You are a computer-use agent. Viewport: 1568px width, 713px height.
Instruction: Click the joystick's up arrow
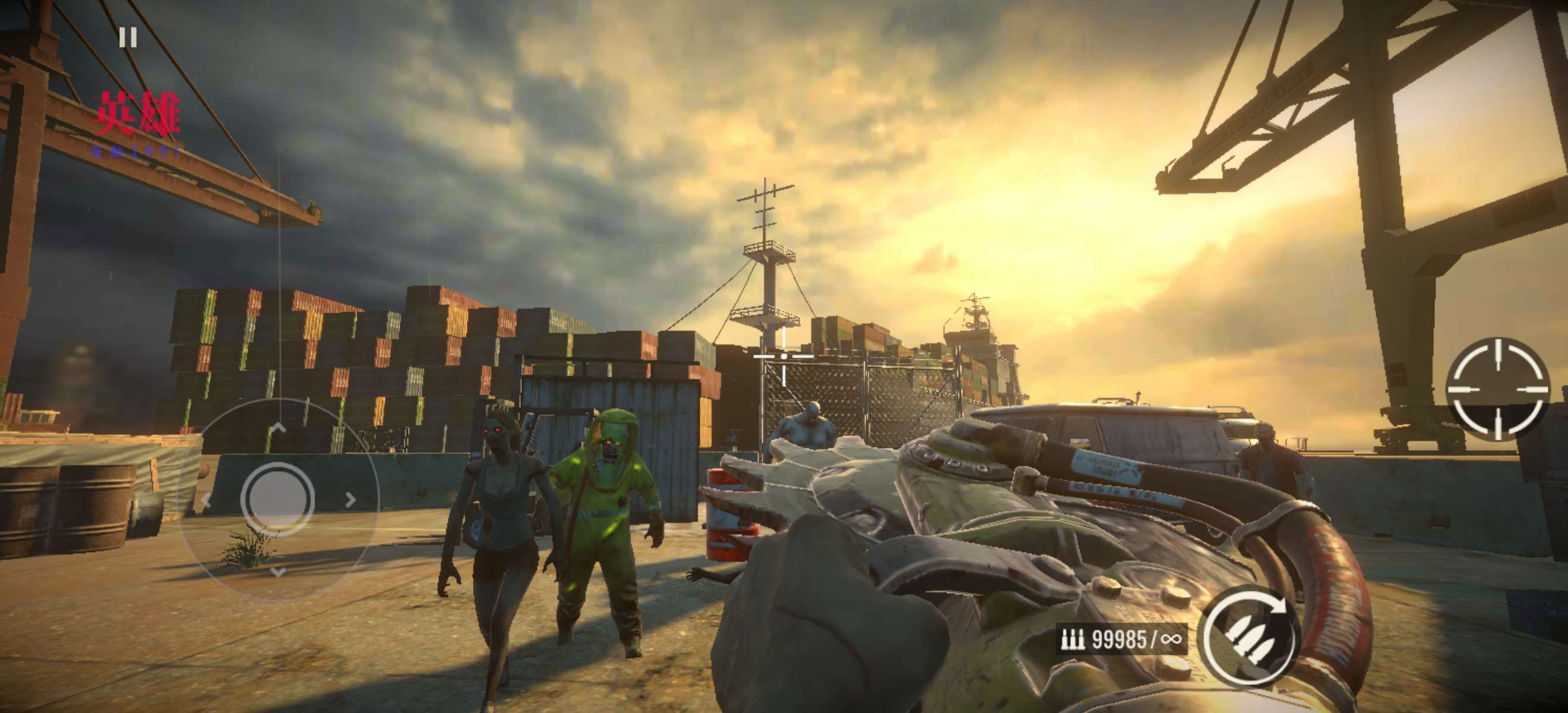tap(278, 428)
